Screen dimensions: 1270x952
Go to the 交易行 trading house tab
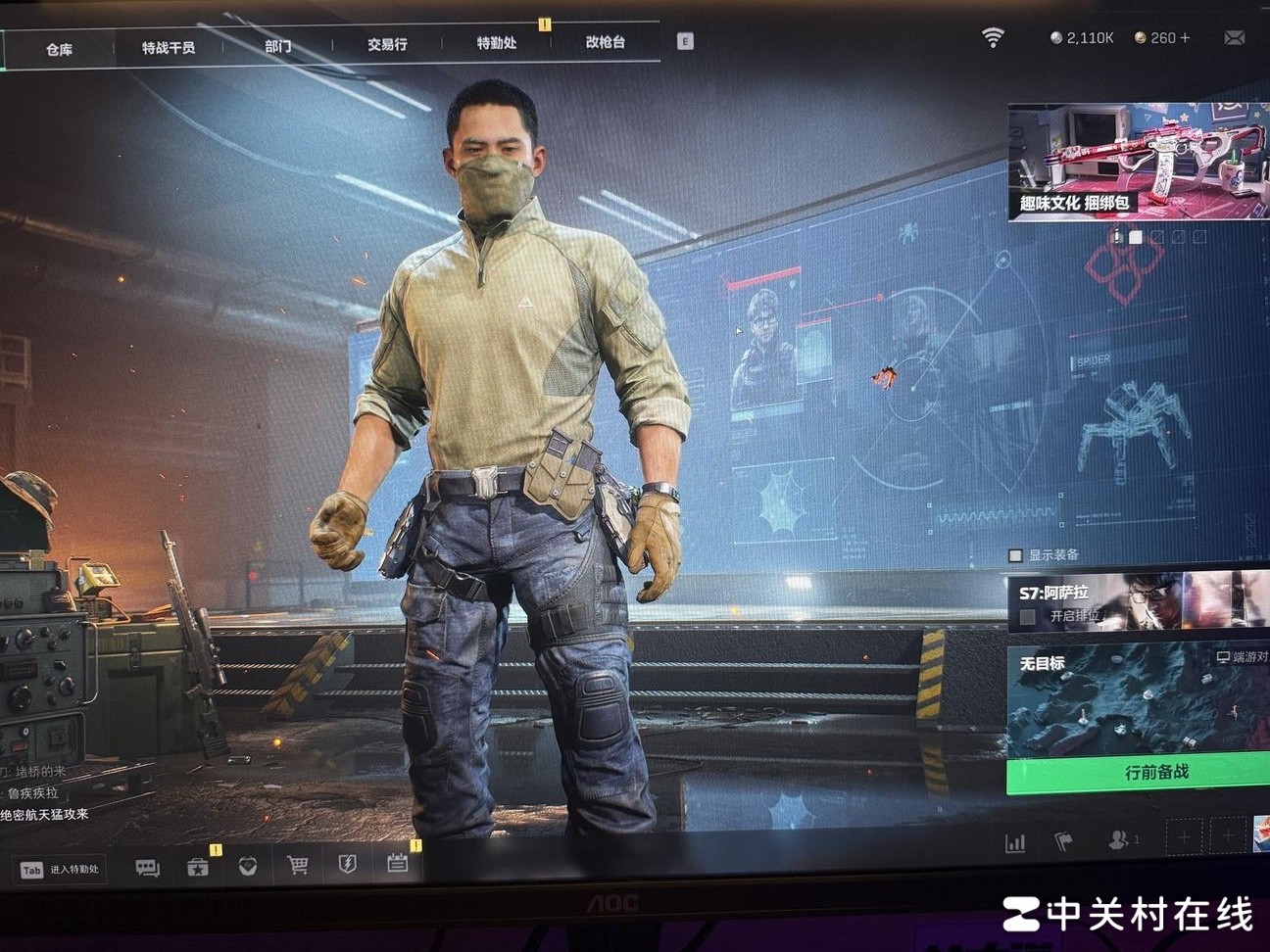pyautogui.click(x=387, y=44)
